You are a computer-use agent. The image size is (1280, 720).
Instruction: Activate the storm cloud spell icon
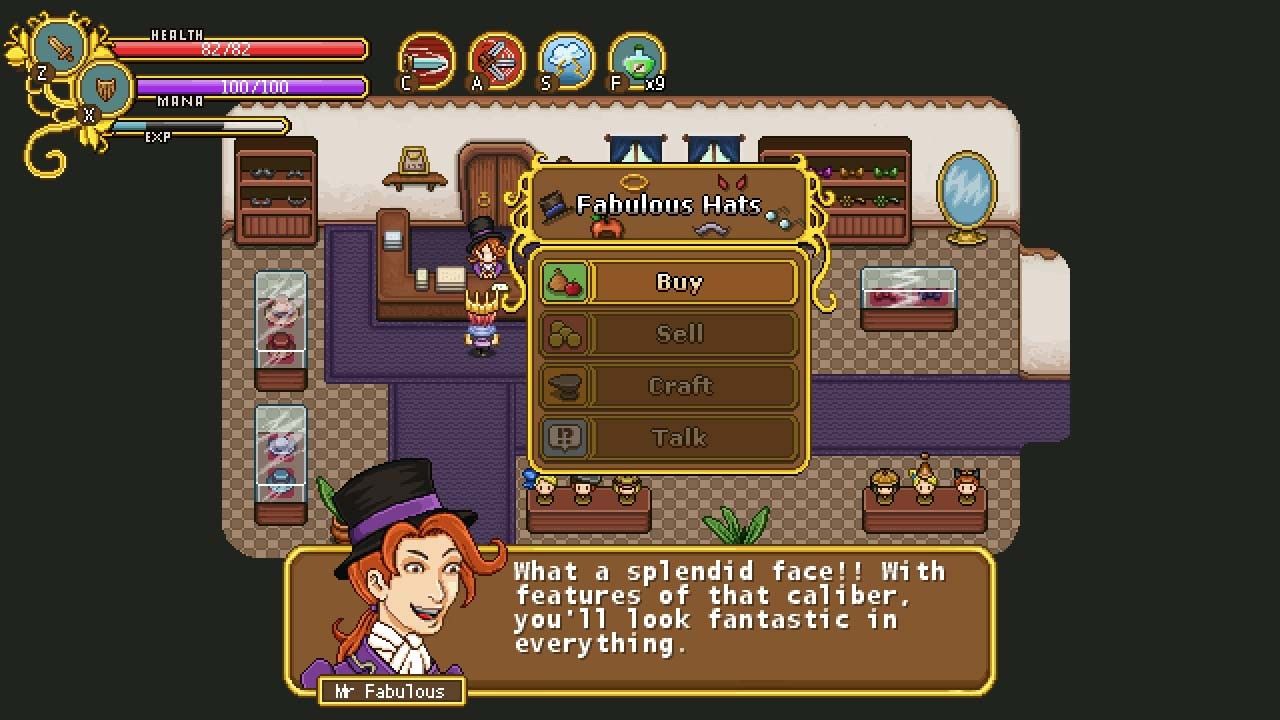point(567,61)
